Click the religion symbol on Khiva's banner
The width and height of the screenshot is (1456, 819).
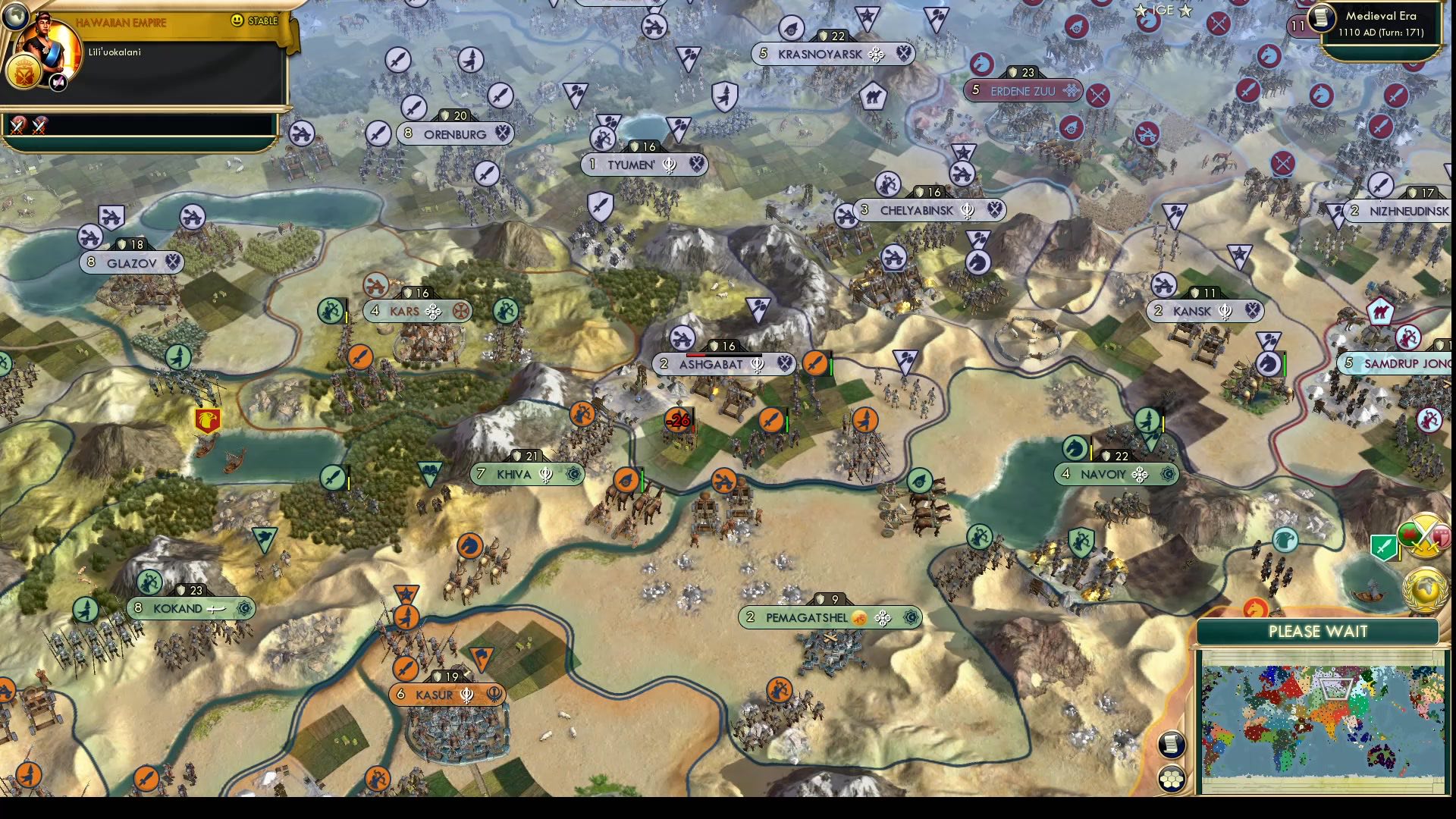(548, 474)
